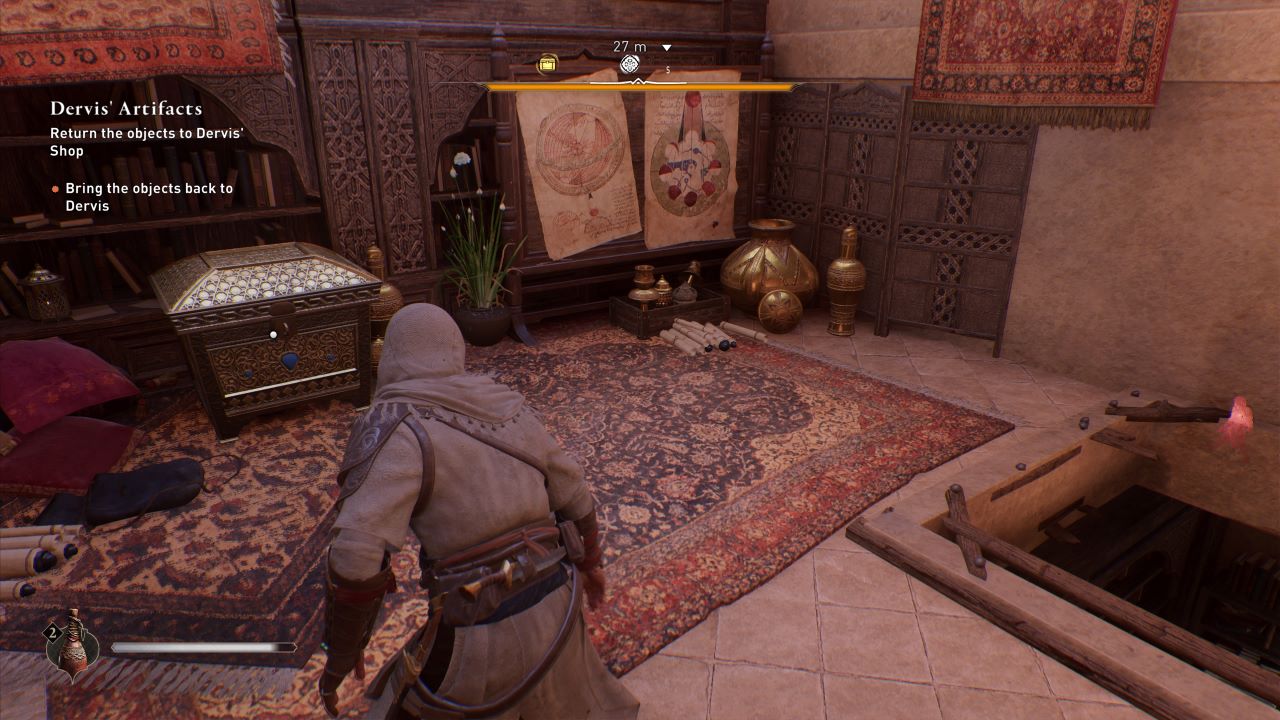This screenshot has height=720, width=1280.
Task: Select the Dervis' Artifacts quest title
Action: click(126, 108)
